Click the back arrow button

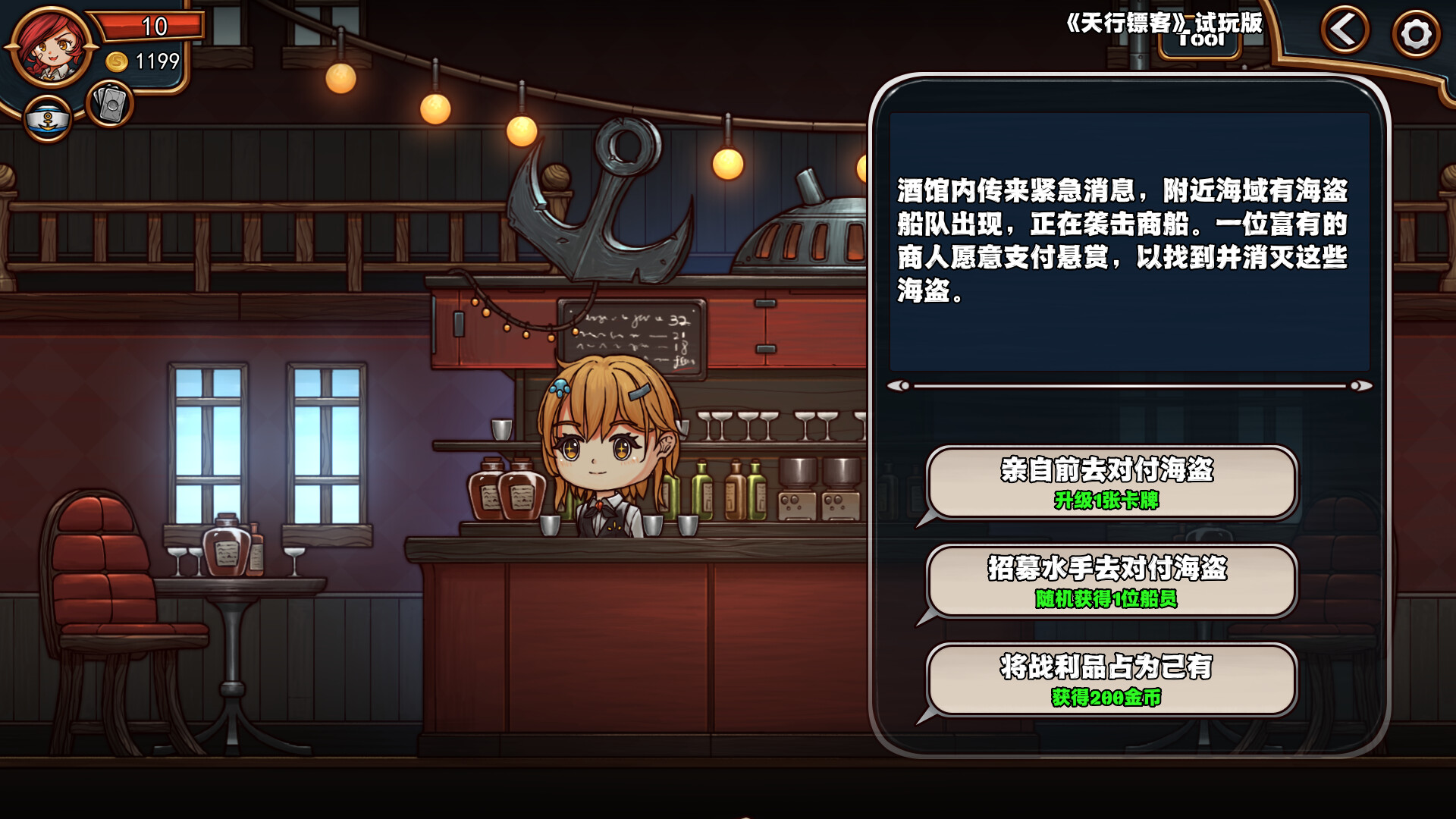(x=1345, y=31)
